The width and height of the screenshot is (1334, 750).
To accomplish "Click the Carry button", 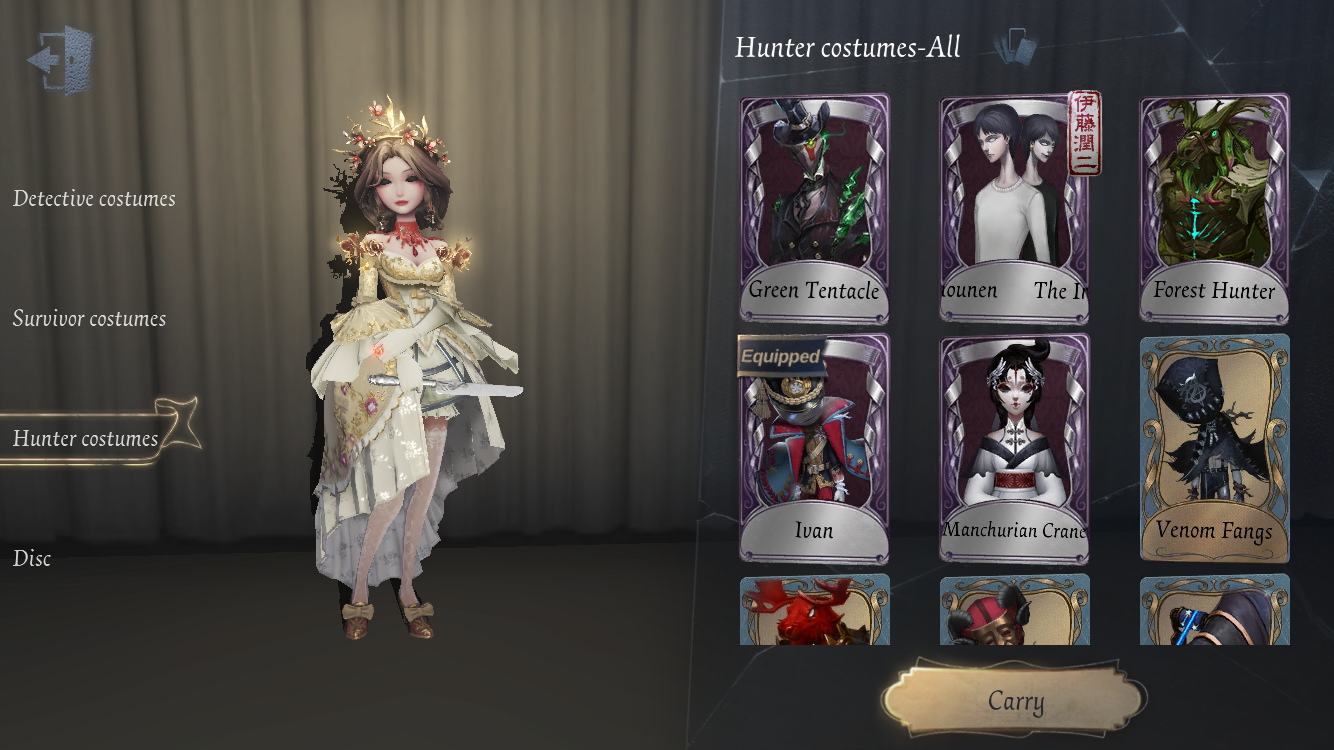I will (1015, 701).
